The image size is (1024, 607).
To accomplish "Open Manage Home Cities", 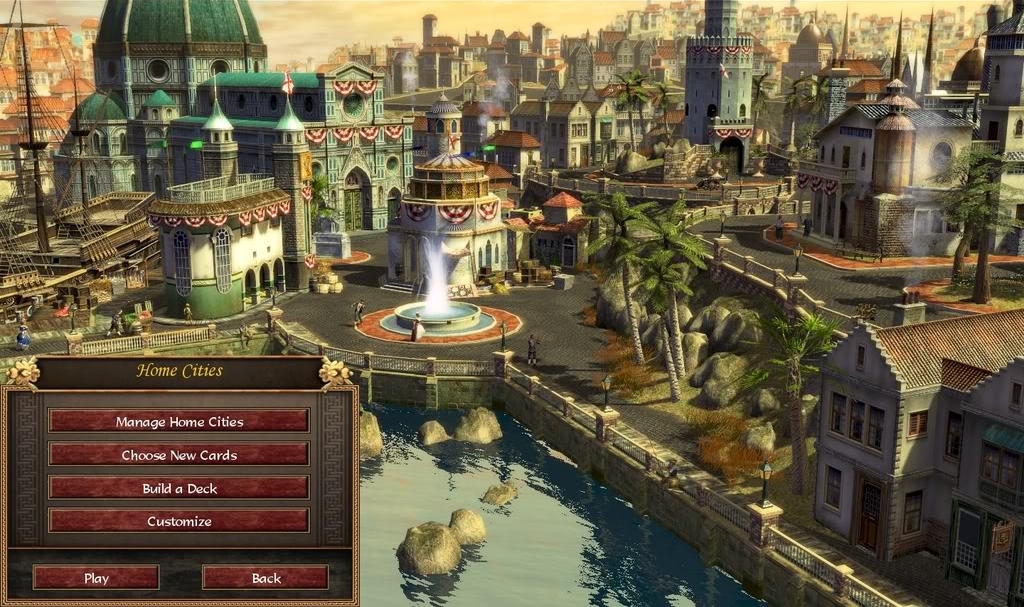I will tap(179, 421).
